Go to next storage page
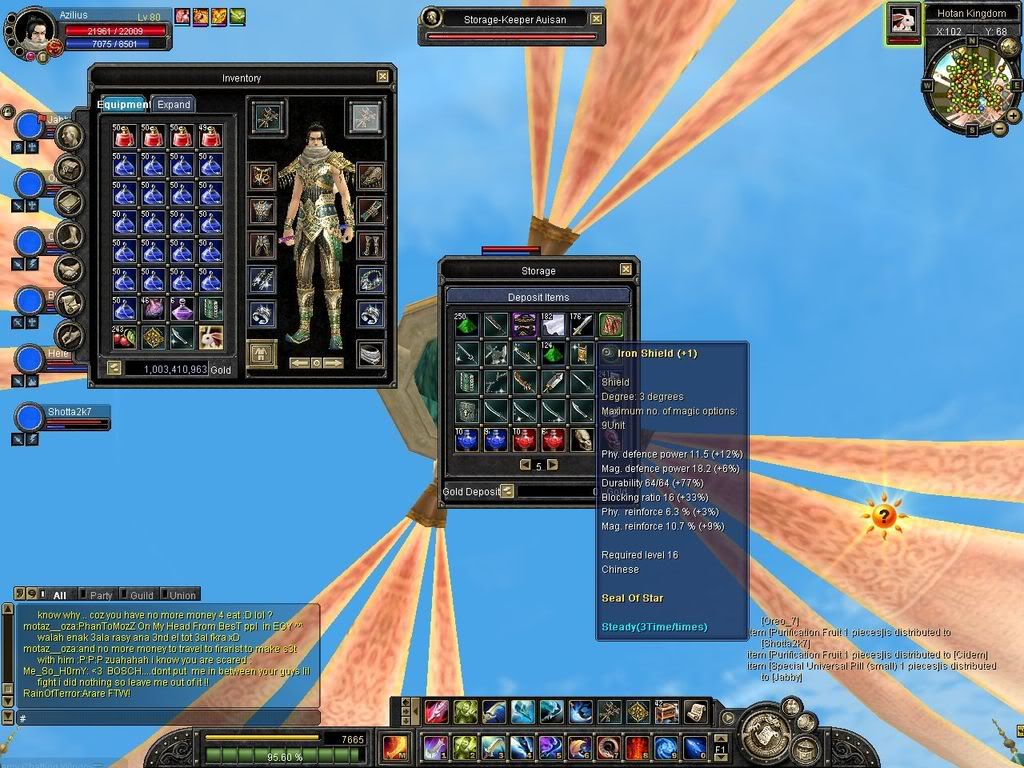Screen dimensions: 1024x768 click(553, 465)
